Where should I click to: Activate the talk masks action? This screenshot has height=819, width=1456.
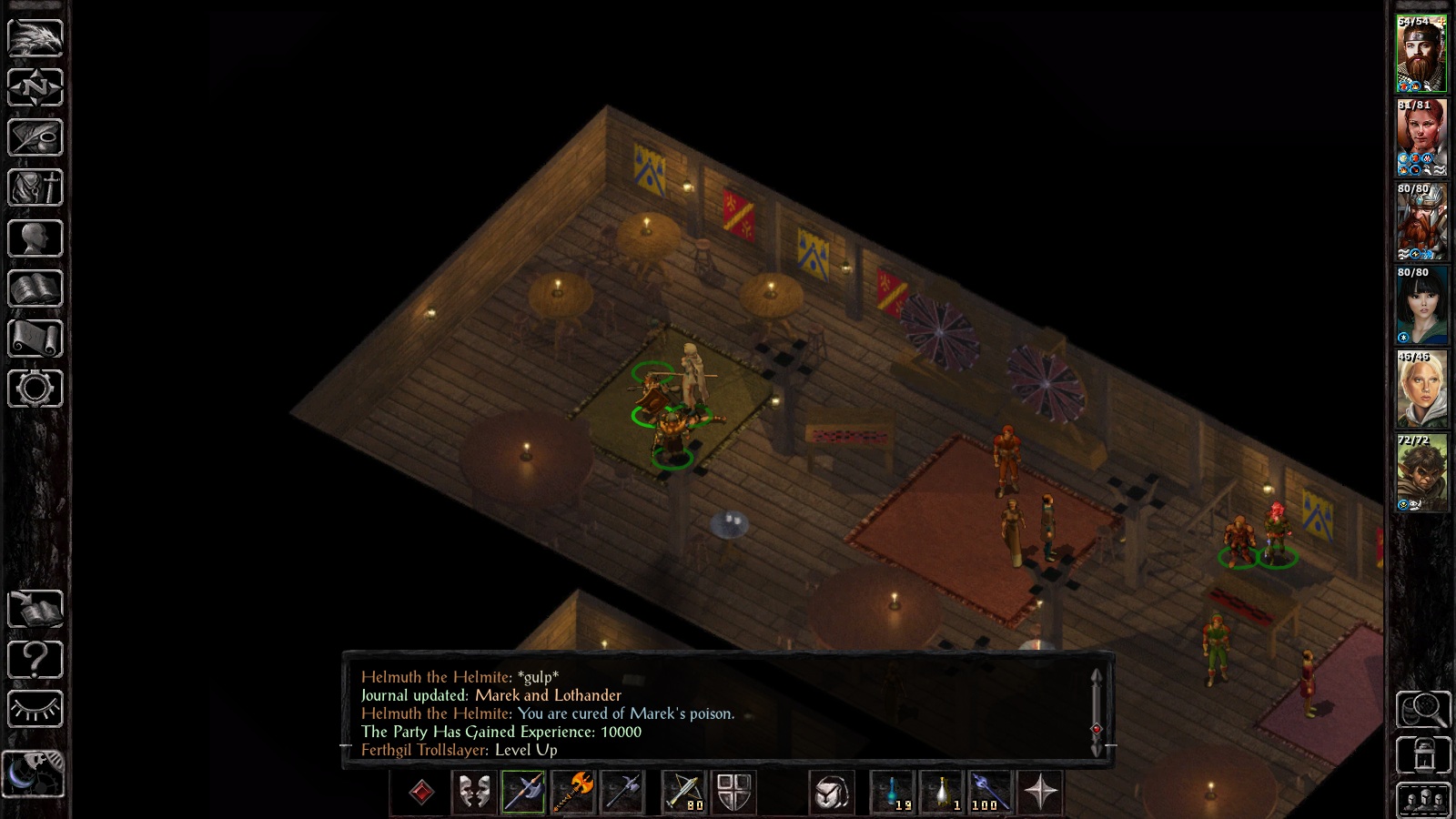coord(473,792)
